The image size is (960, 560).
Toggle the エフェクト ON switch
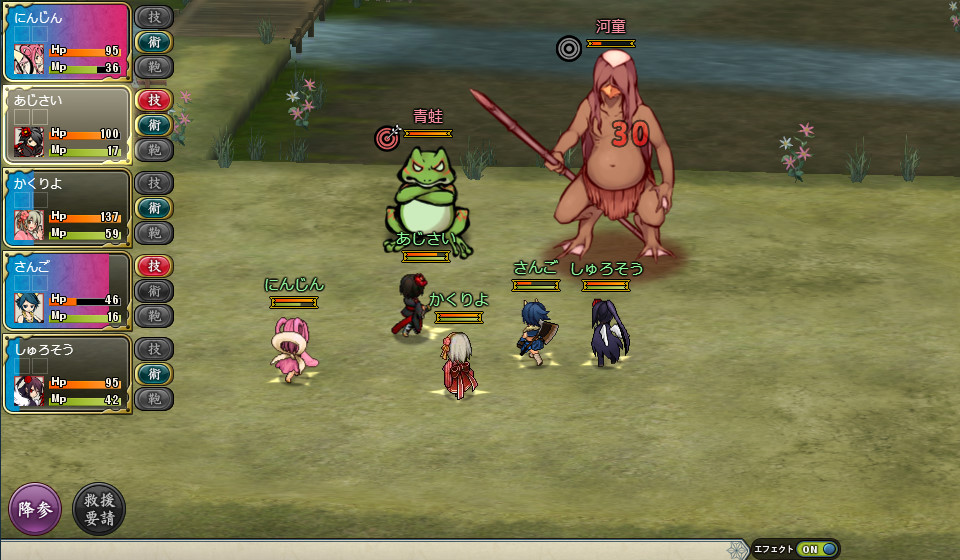click(818, 549)
